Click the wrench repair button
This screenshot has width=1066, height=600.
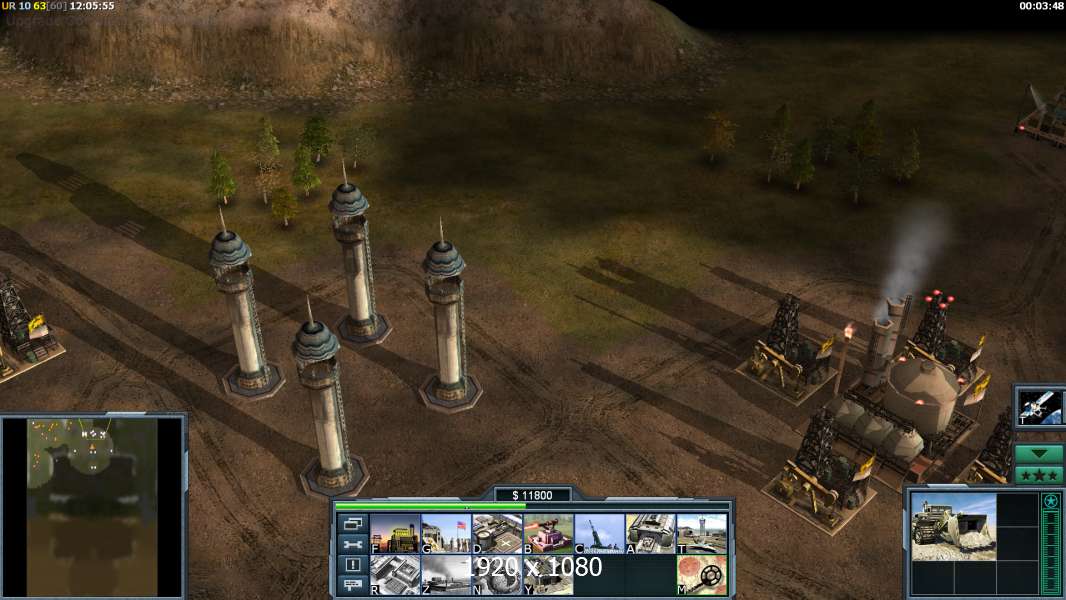click(351, 544)
